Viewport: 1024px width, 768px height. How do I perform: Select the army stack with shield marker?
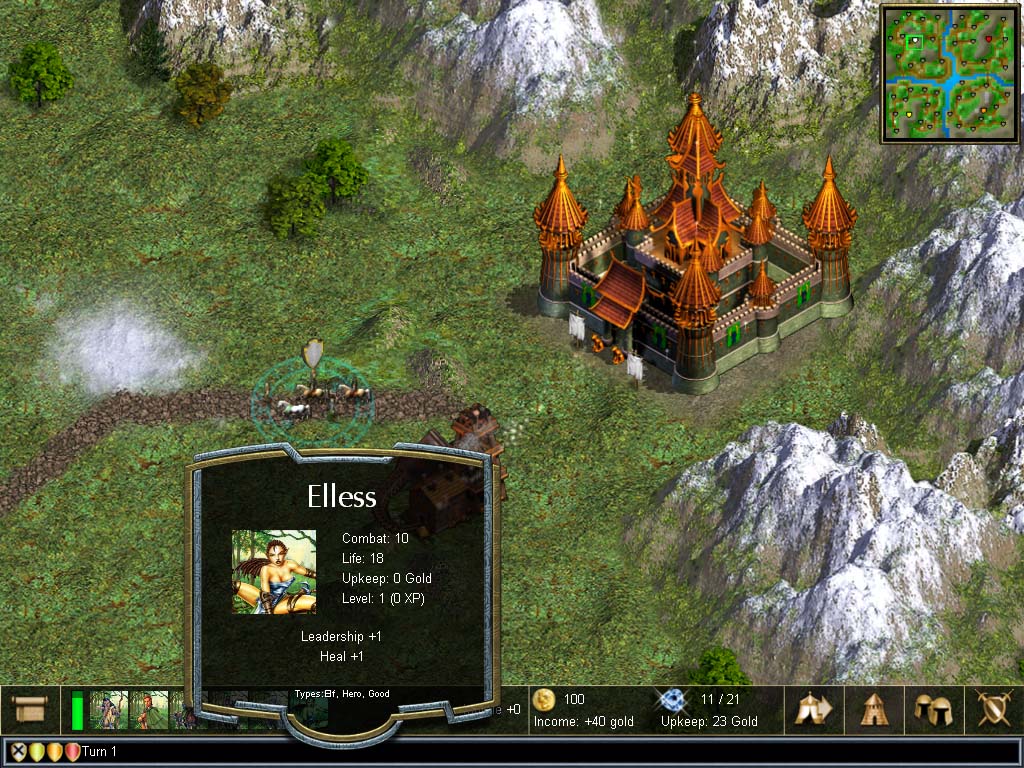pos(313,395)
